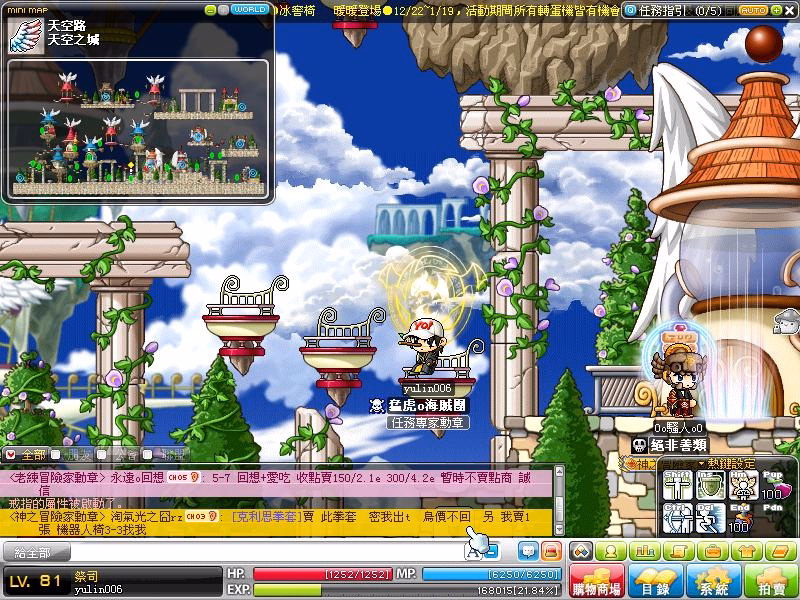The image size is (800, 600).
Task: Toggle the AUTO quest guide button
Action: point(754,10)
